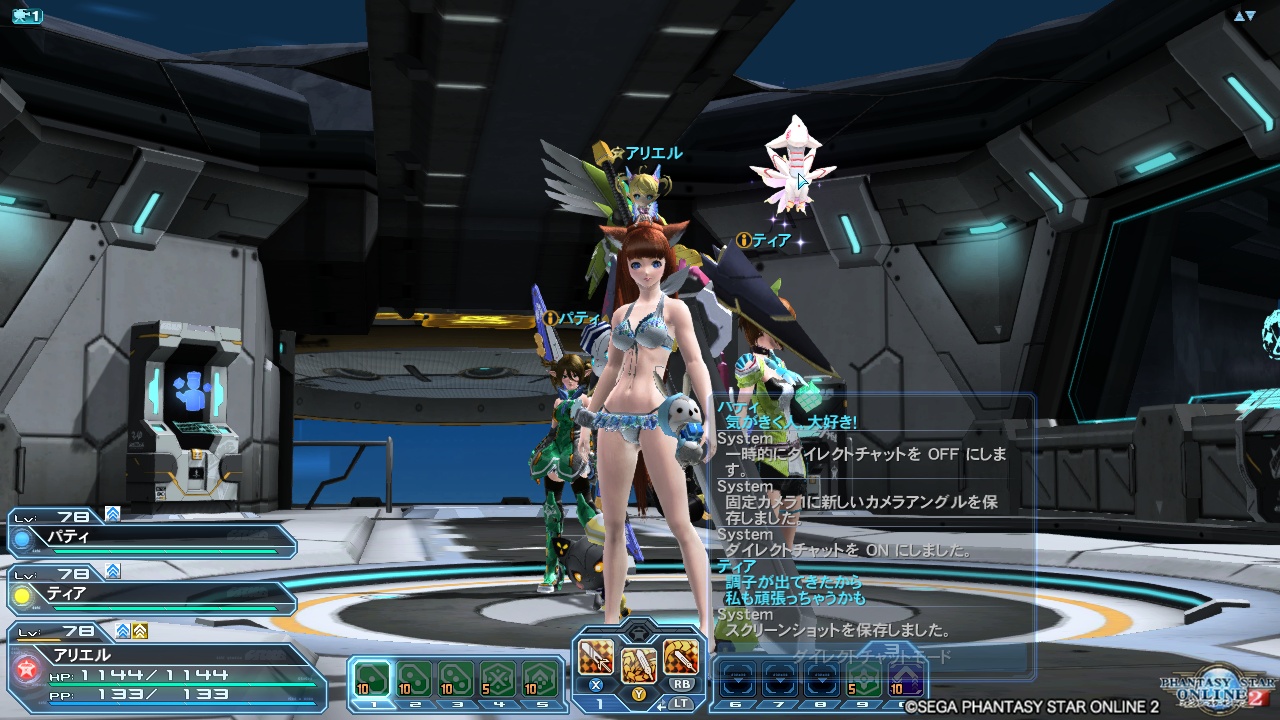Click the photon art icon bound to RB

tap(681, 659)
